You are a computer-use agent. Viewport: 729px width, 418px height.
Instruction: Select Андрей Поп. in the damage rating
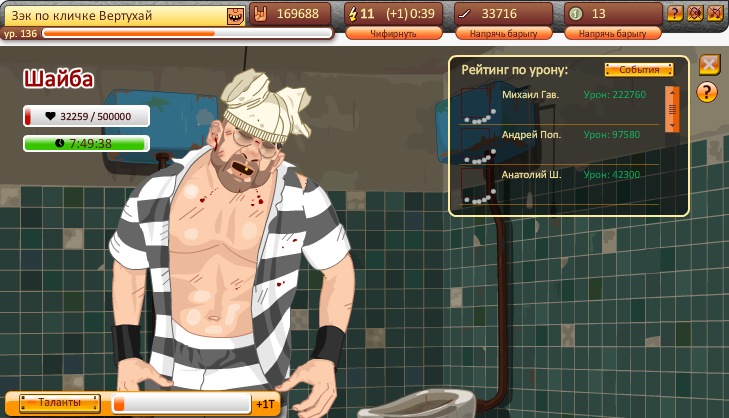(531, 134)
